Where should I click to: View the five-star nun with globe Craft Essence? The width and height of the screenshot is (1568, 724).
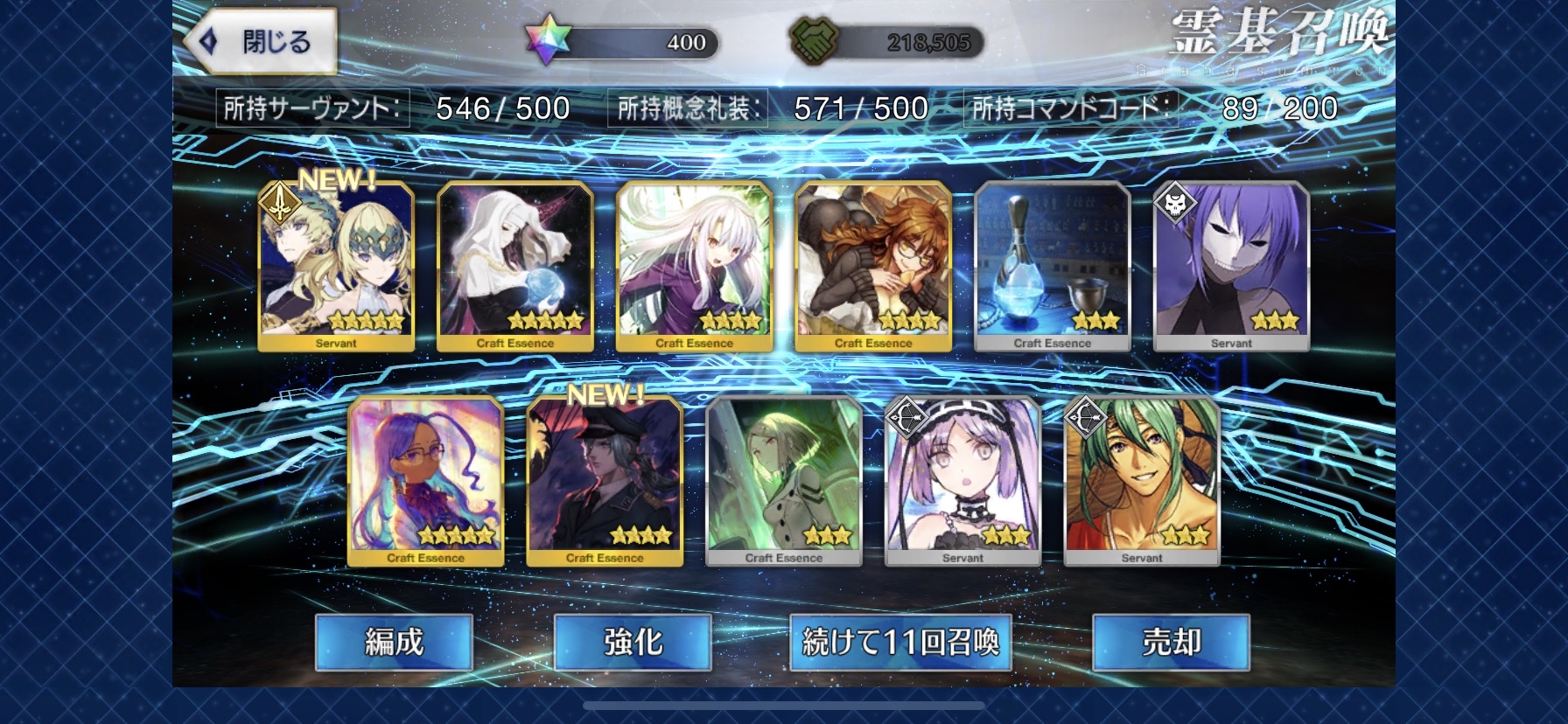[x=515, y=266]
